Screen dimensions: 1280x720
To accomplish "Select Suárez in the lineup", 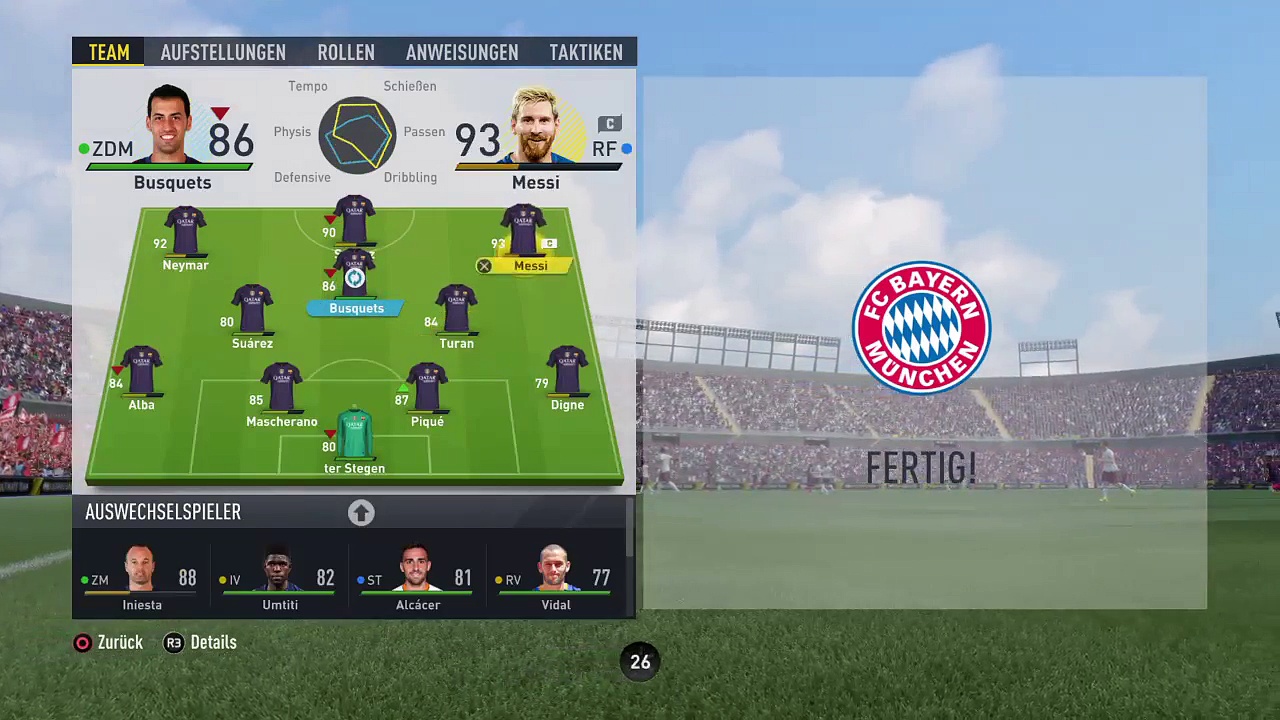I will [x=252, y=315].
